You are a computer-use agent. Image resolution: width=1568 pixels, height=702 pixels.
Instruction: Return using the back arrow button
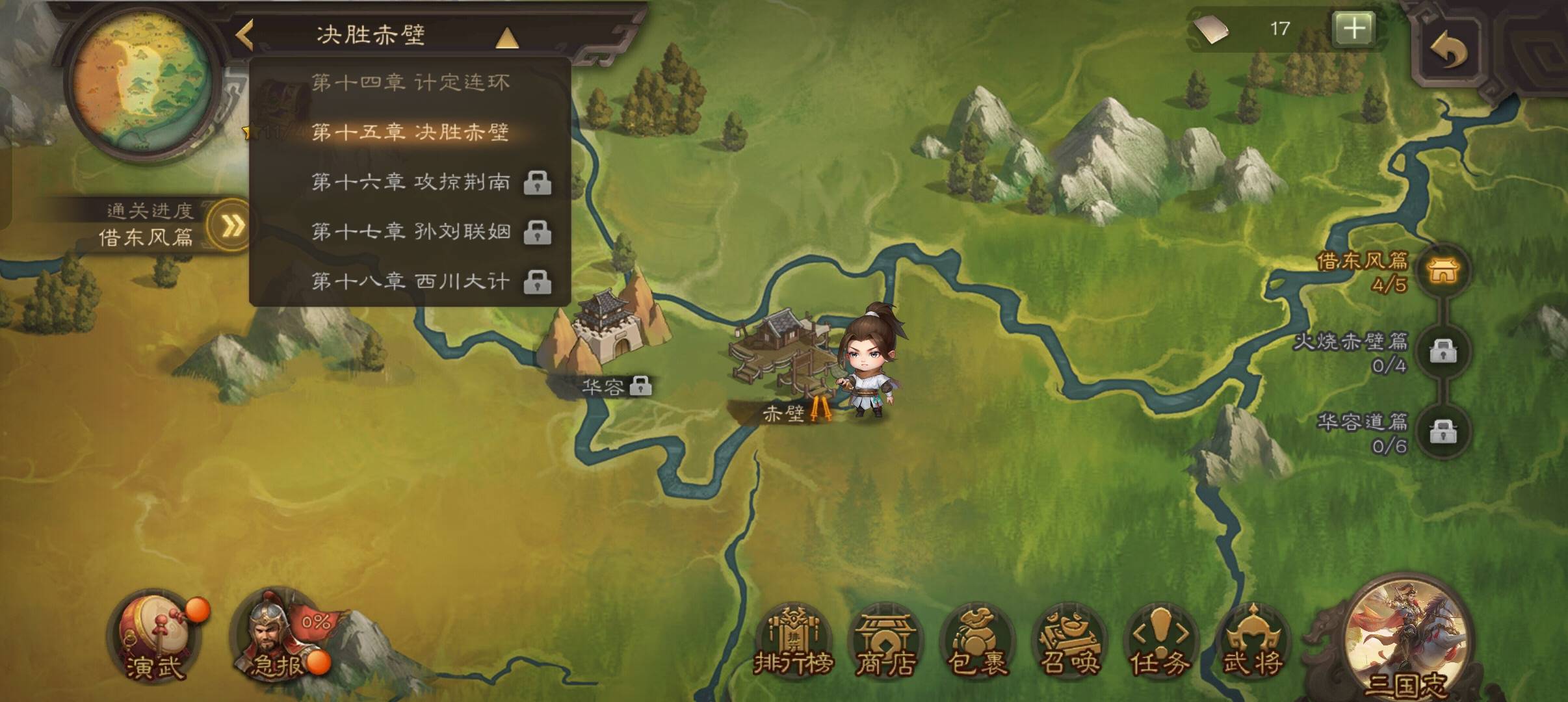[x=1448, y=49]
